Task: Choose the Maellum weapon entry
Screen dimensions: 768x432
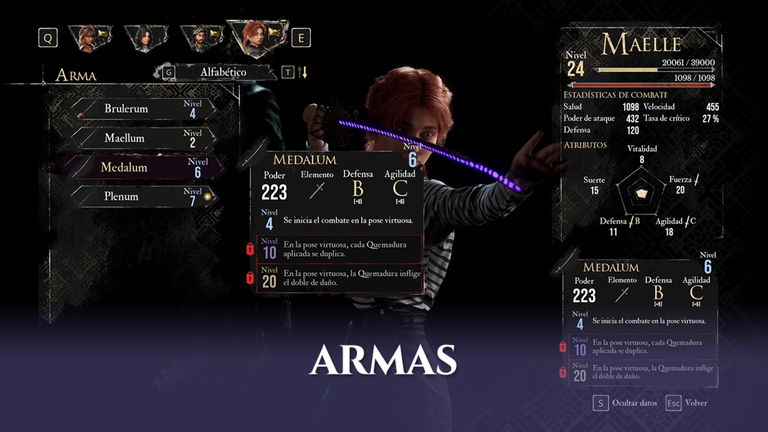Action: tap(140, 138)
